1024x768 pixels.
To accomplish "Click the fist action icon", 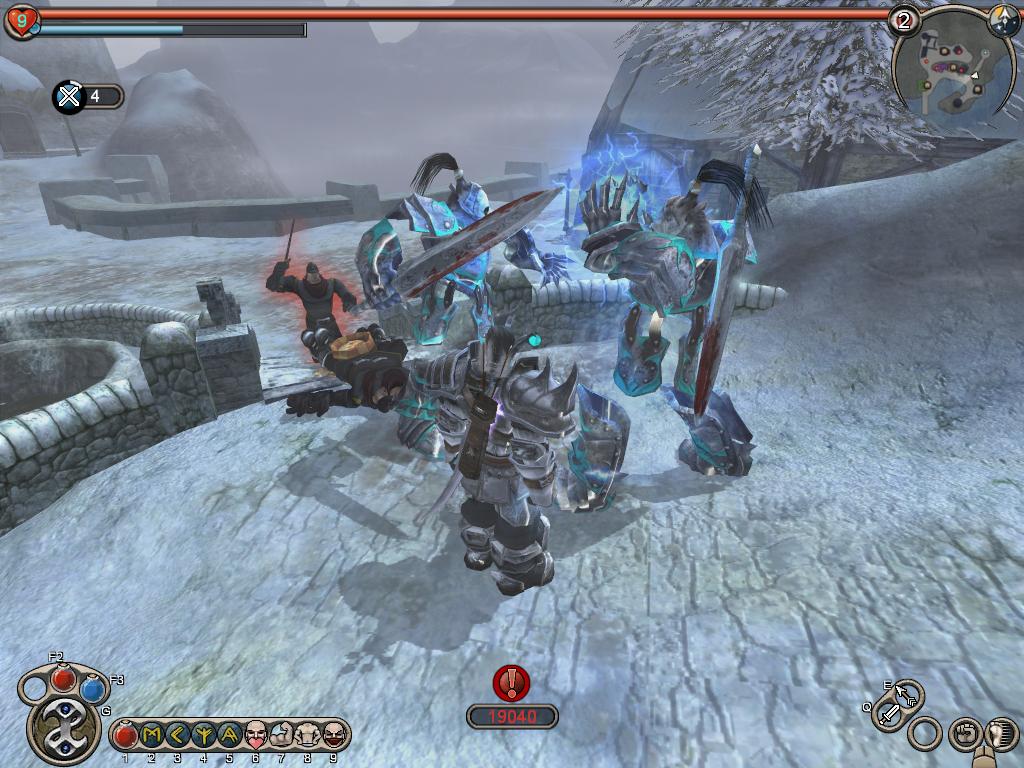I will point(963,733).
